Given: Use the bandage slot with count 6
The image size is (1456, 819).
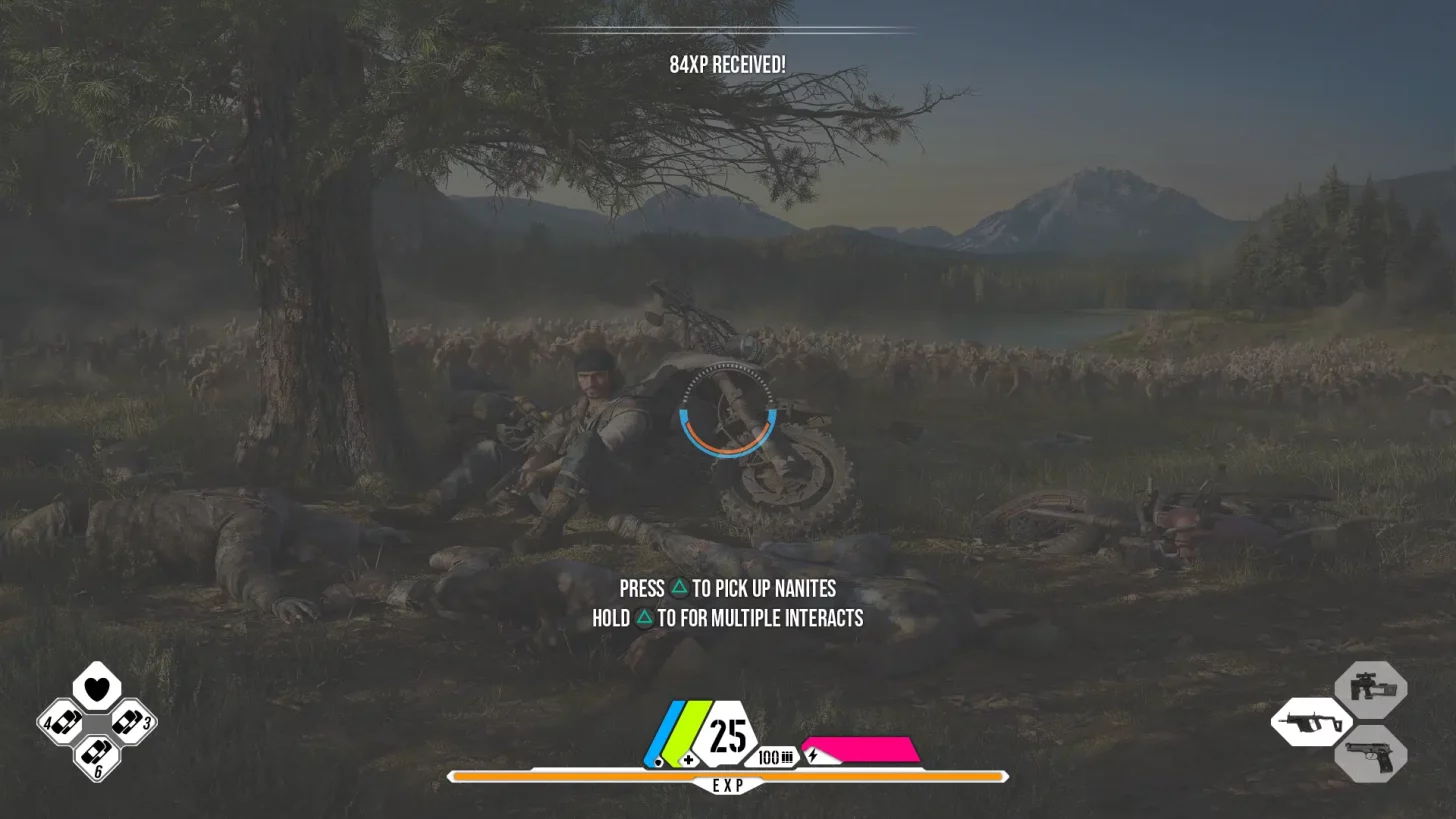Looking at the screenshot, I should [x=97, y=755].
